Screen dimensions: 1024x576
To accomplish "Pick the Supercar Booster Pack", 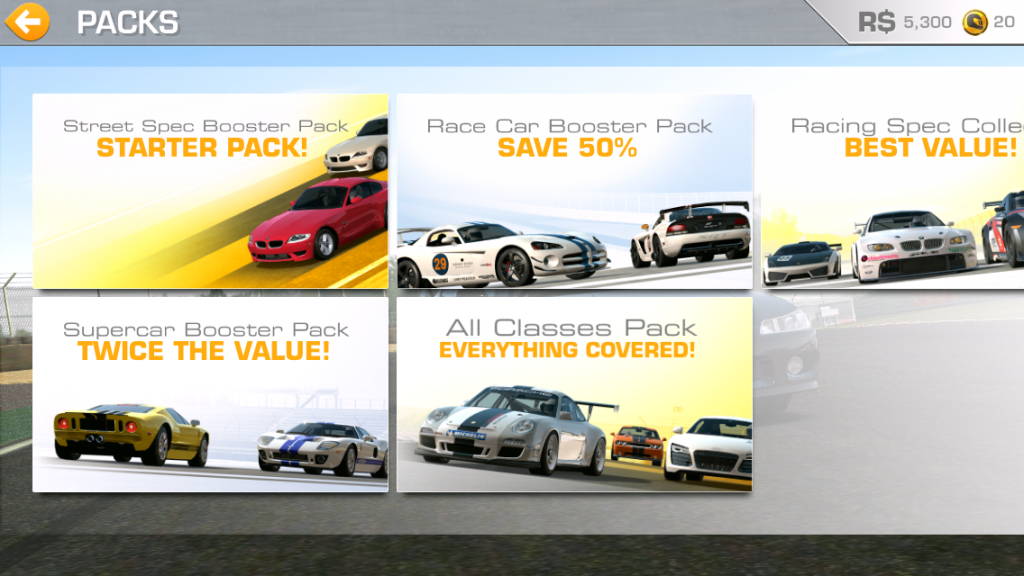I will pos(210,394).
